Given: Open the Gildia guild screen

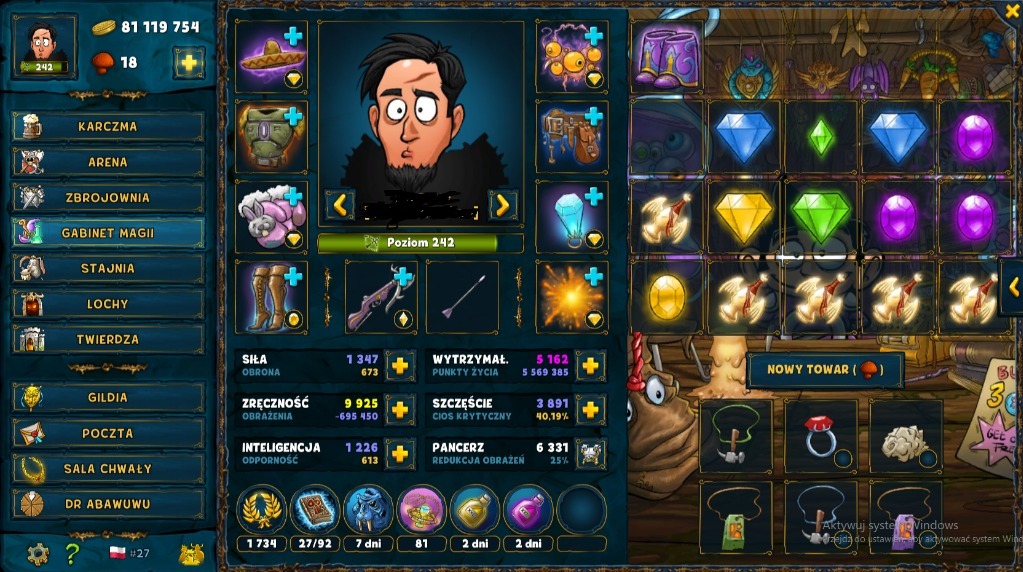Looking at the screenshot, I should tap(108, 397).
